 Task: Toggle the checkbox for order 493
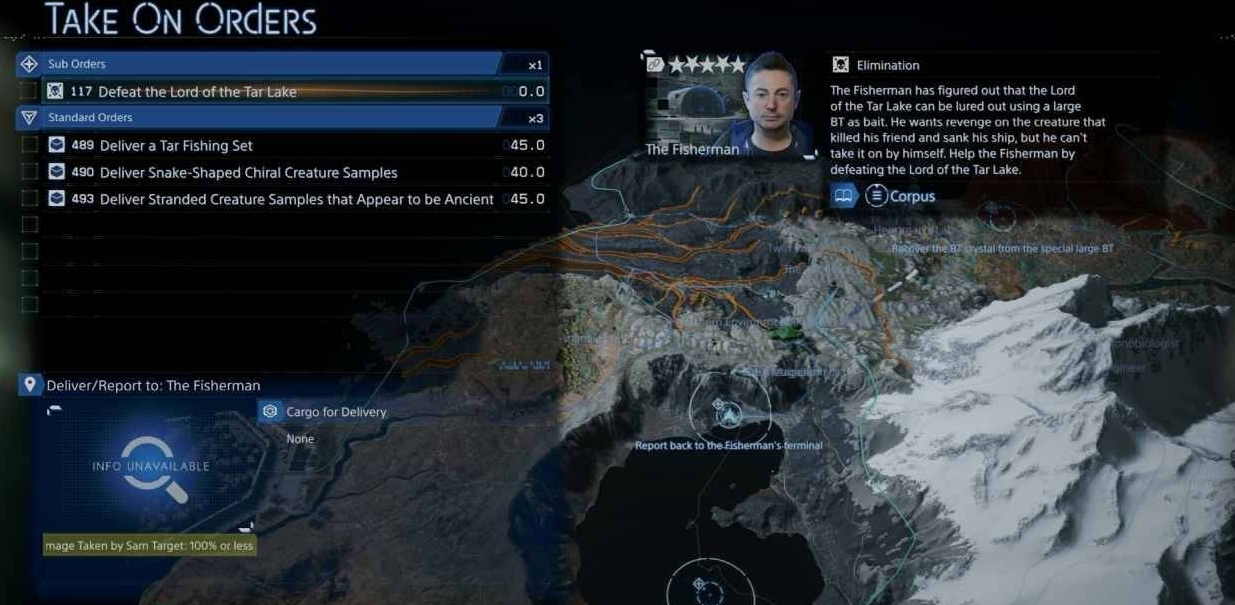pyautogui.click(x=30, y=200)
